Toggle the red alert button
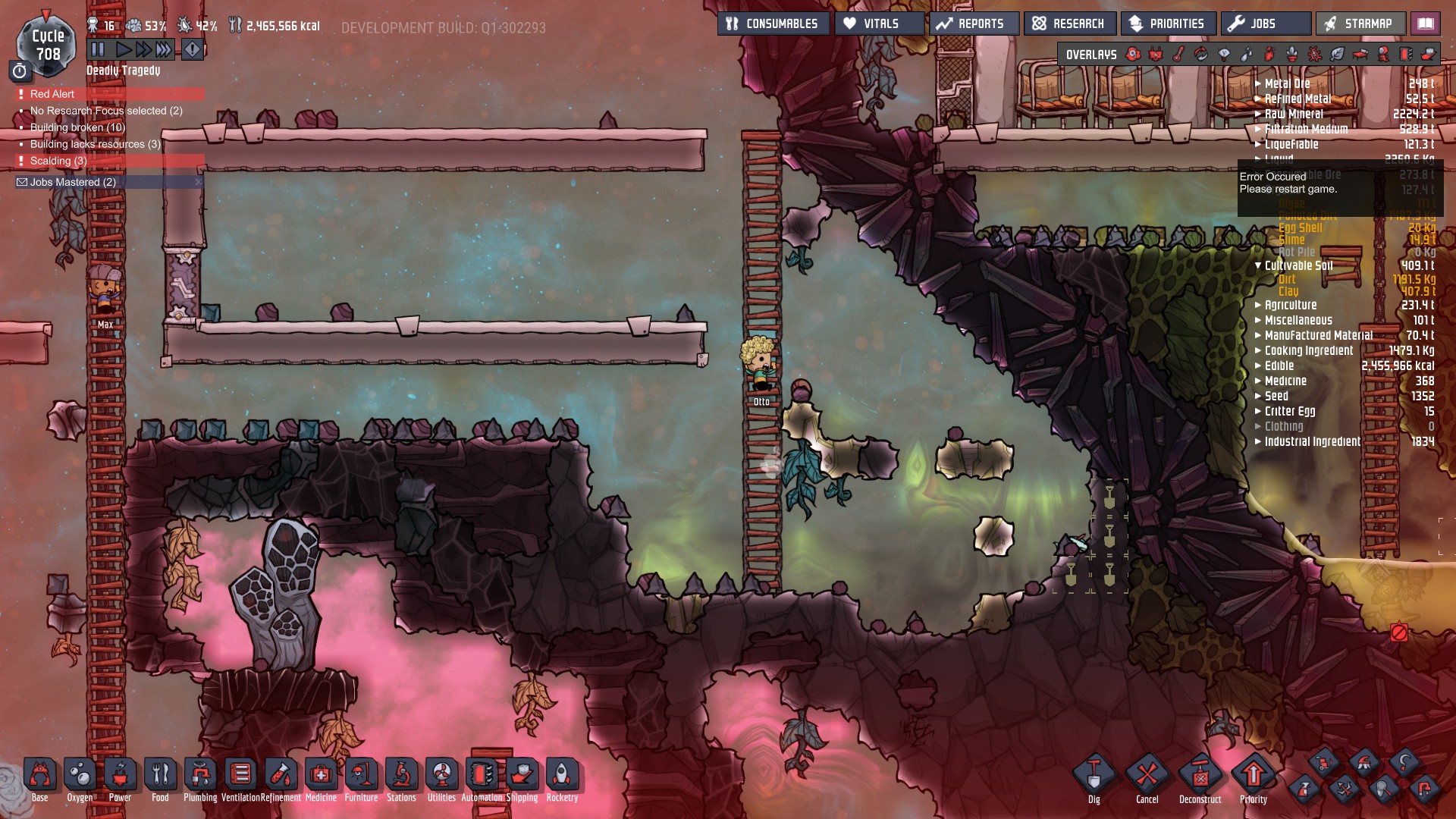 193,50
